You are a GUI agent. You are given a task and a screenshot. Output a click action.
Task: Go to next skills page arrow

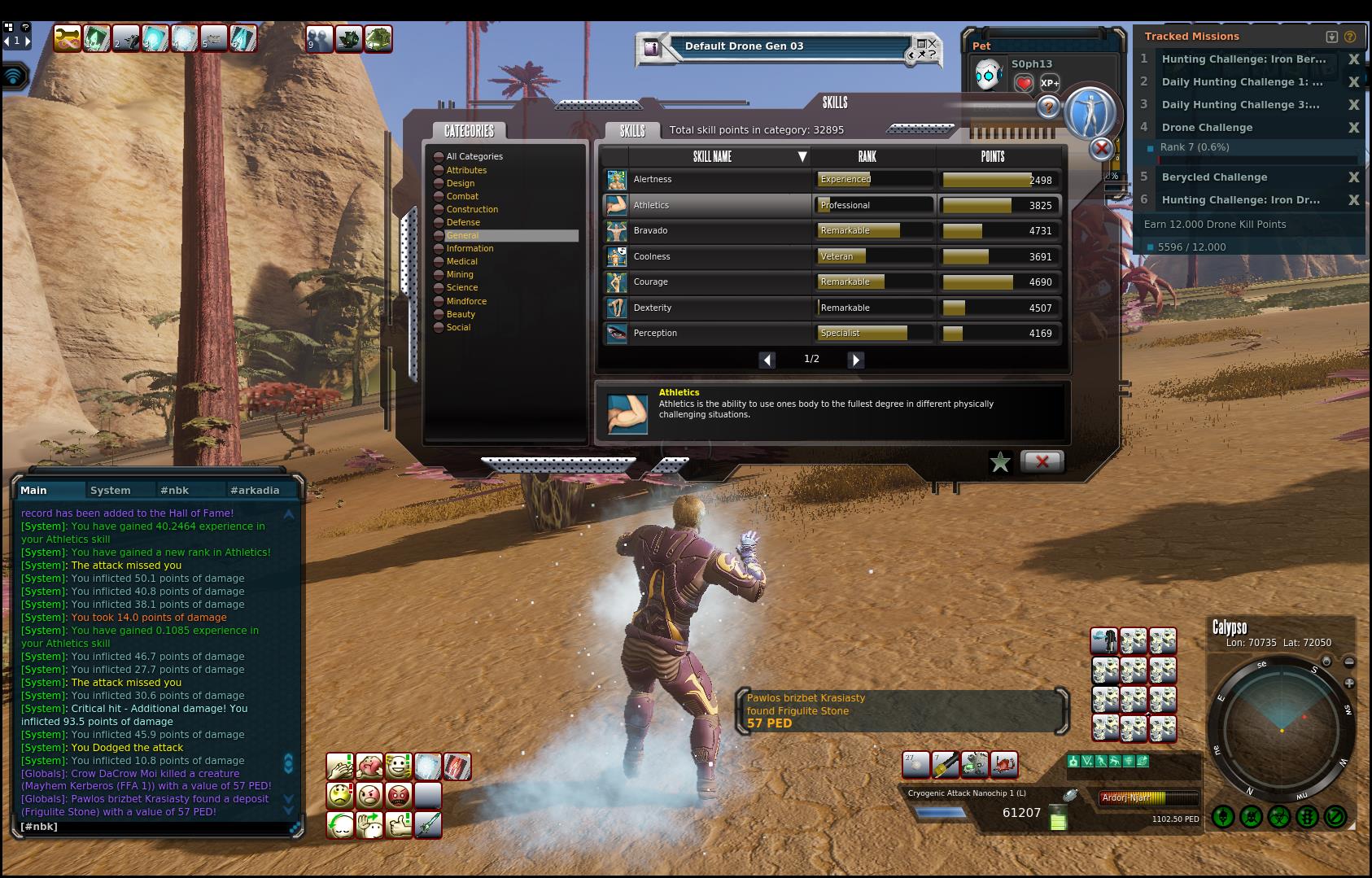(x=855, y=360)
